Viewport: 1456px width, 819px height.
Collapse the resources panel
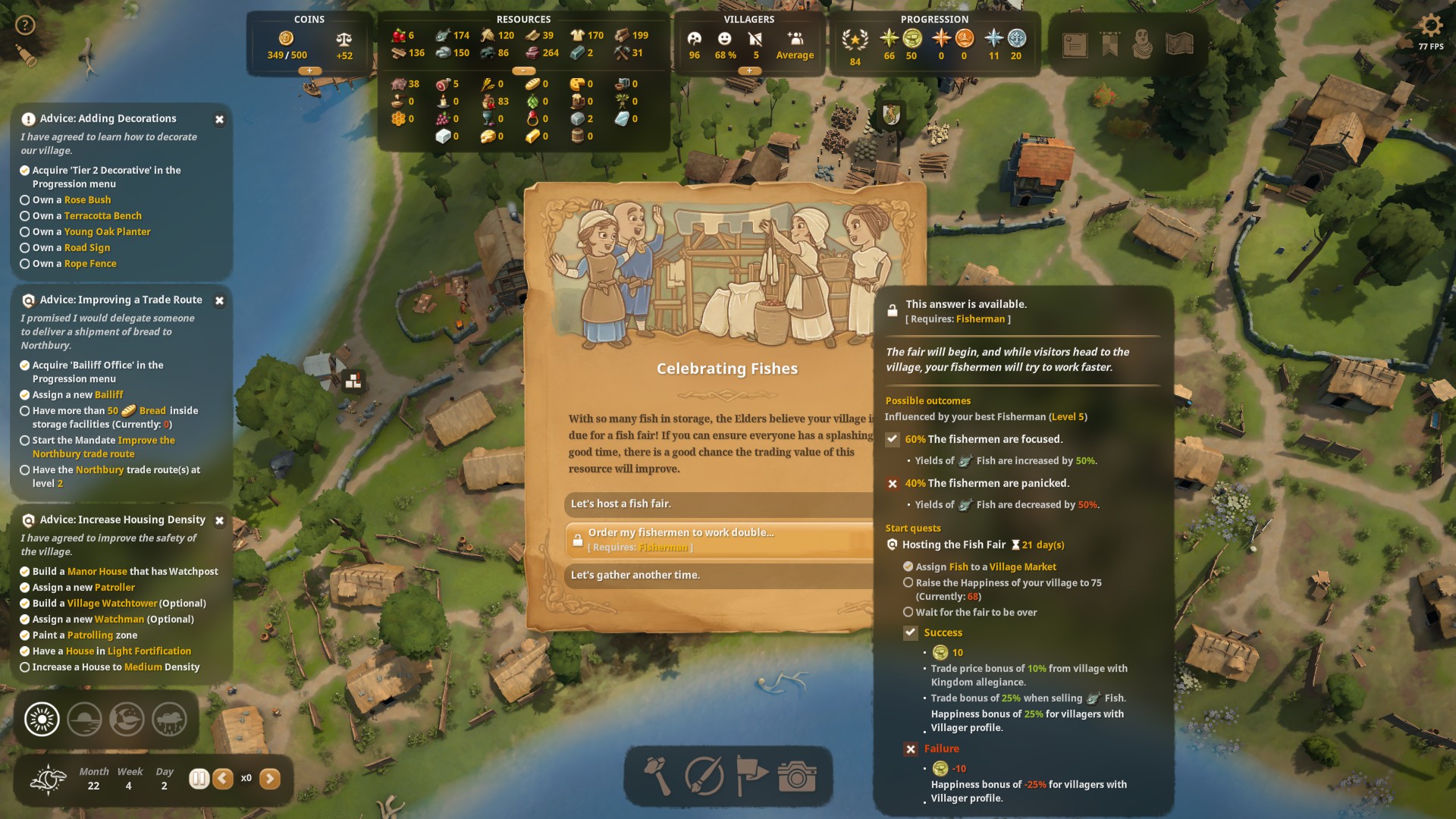click(523, 71)
